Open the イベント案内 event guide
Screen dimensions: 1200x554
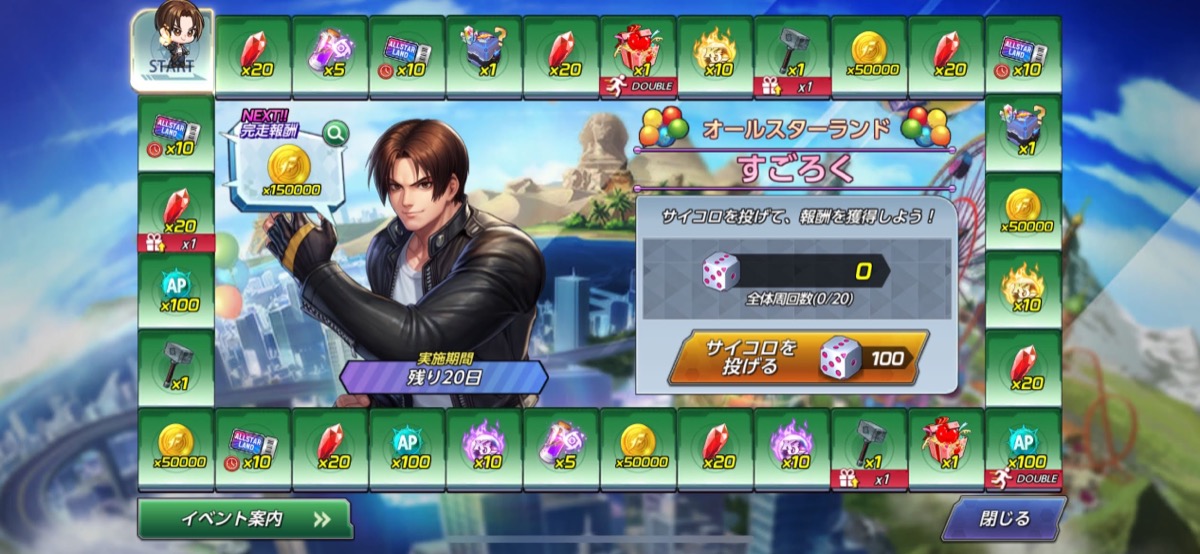click(x=245, y=519)
